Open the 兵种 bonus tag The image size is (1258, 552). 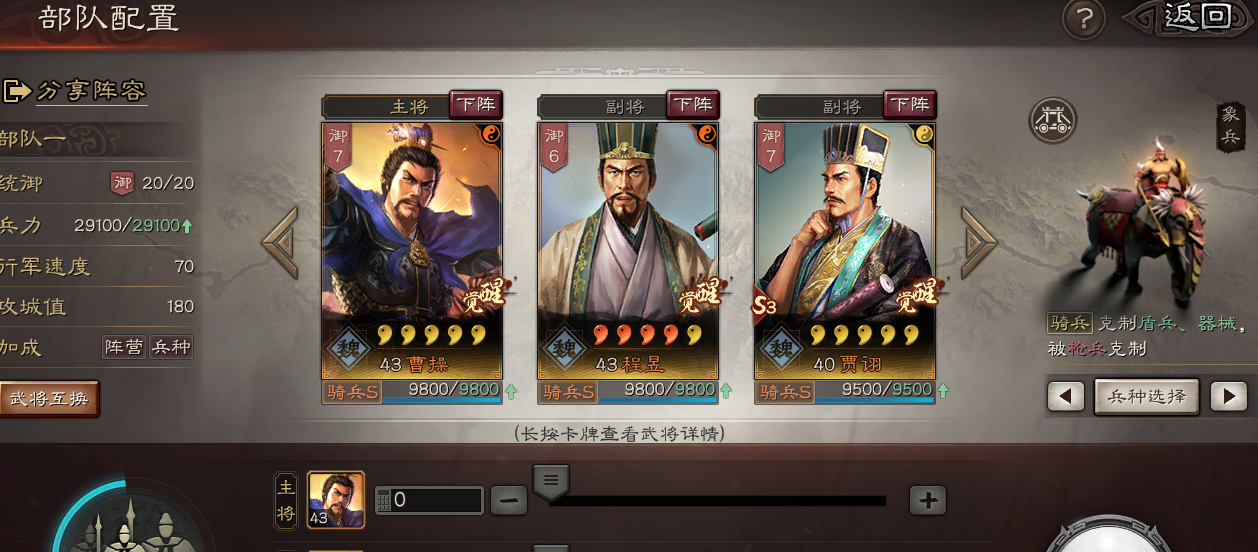[170, 347]
